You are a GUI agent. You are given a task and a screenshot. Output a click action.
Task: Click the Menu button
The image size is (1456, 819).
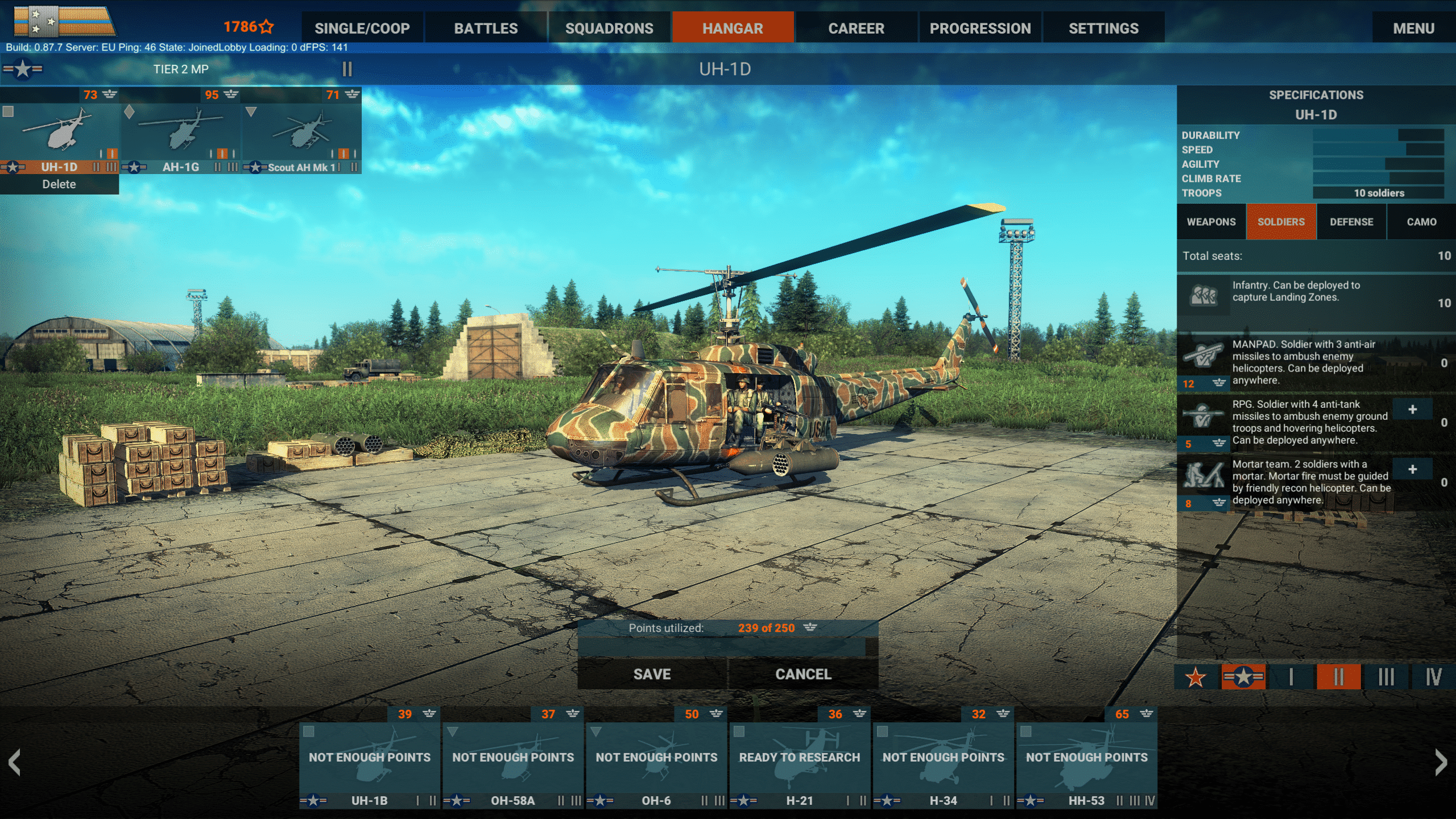[x=1413, y=28]
